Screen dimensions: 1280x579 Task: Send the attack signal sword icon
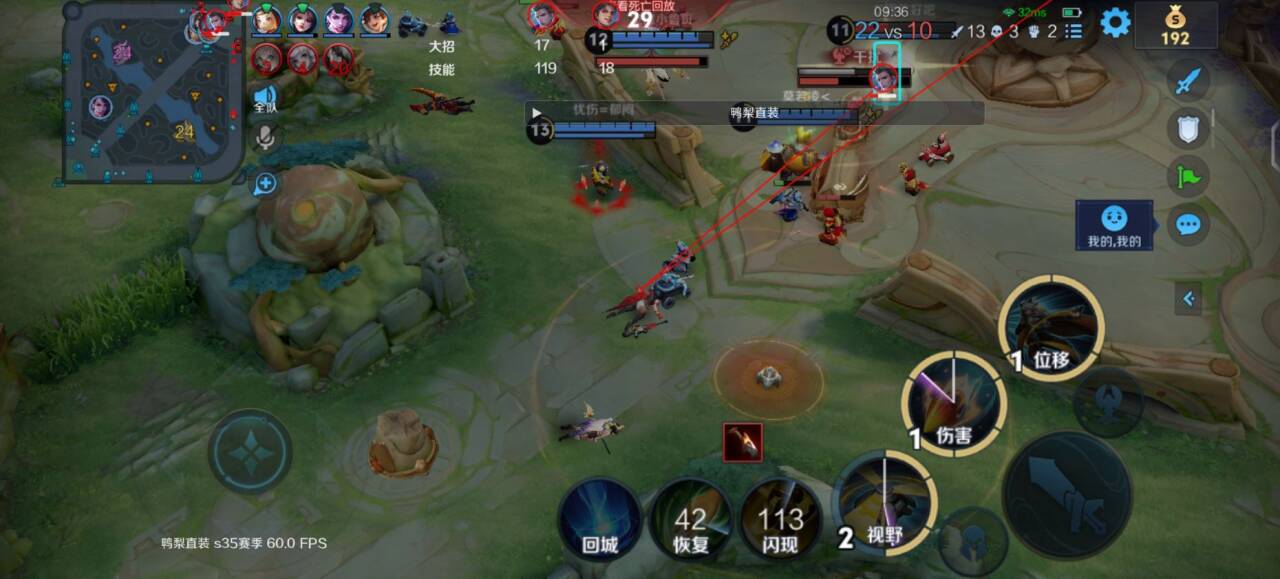(1187, 80)
